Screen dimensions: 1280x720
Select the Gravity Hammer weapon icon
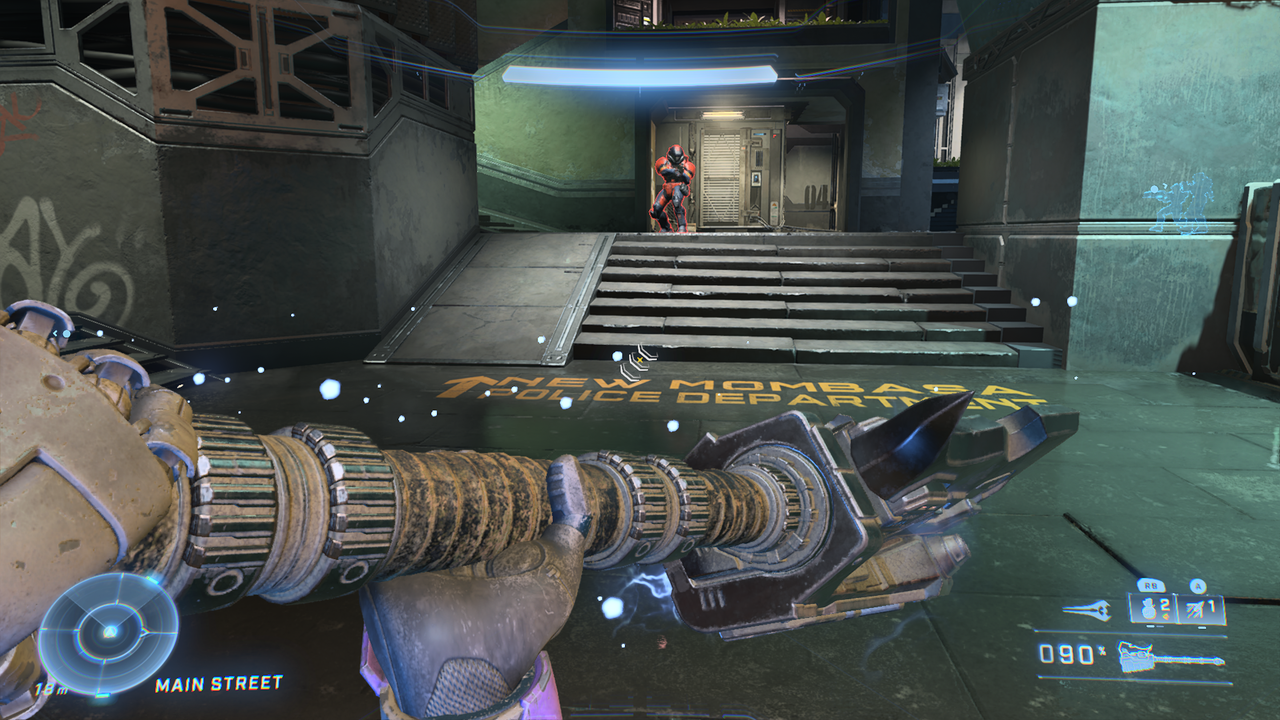pyautogui.click(x=1169, y=657)
